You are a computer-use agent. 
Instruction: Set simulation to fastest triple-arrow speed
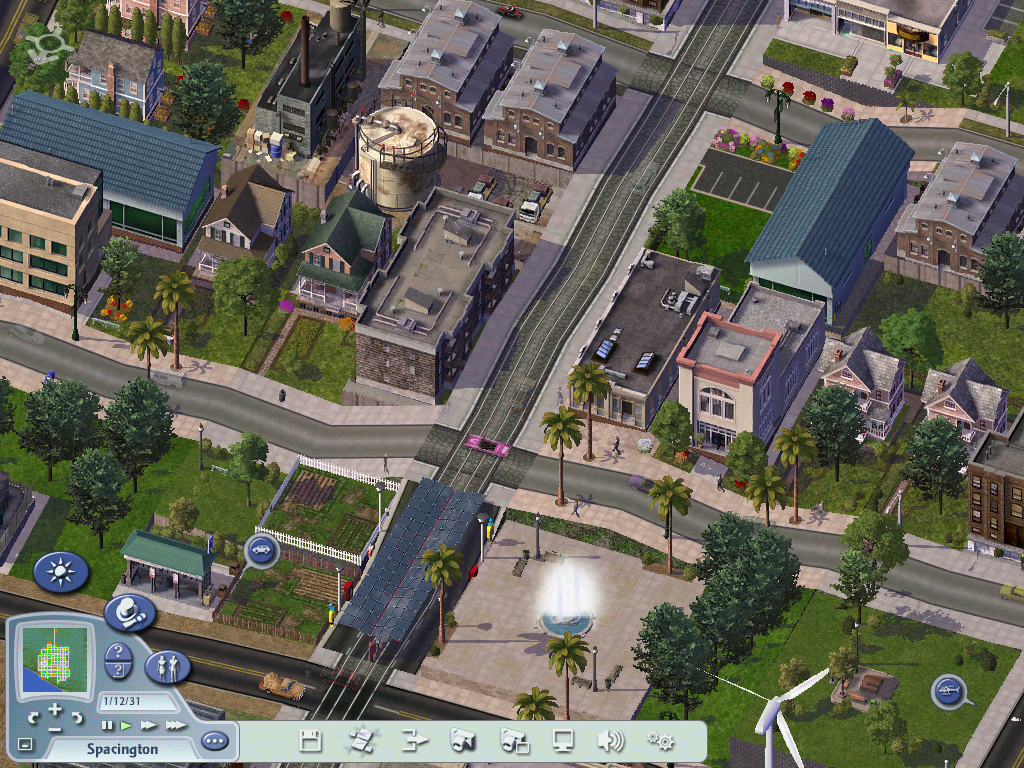pyautogui.click(x=175, y=725)
